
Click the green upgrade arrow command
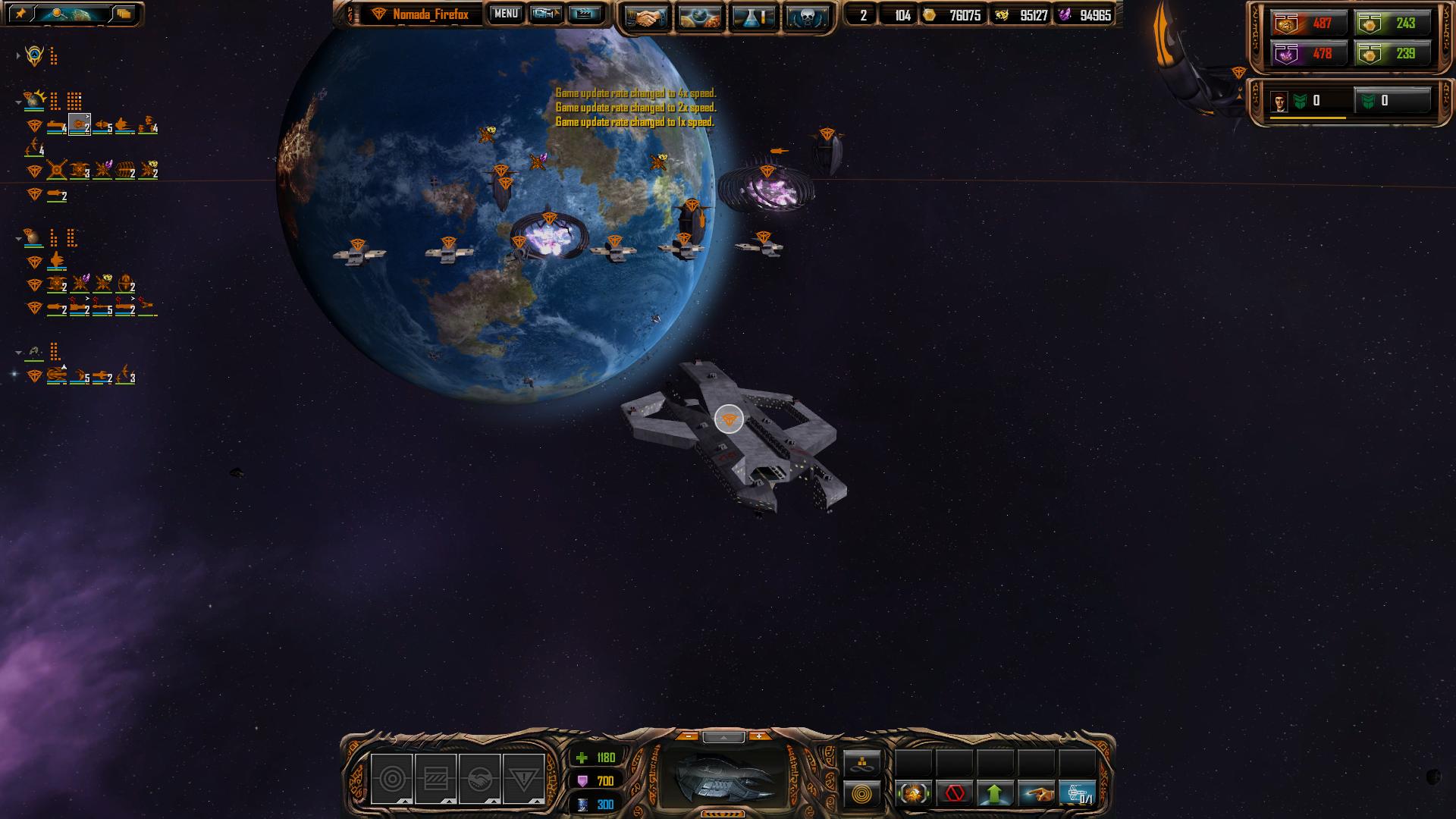pyautogui.click(x=995, y=793)
